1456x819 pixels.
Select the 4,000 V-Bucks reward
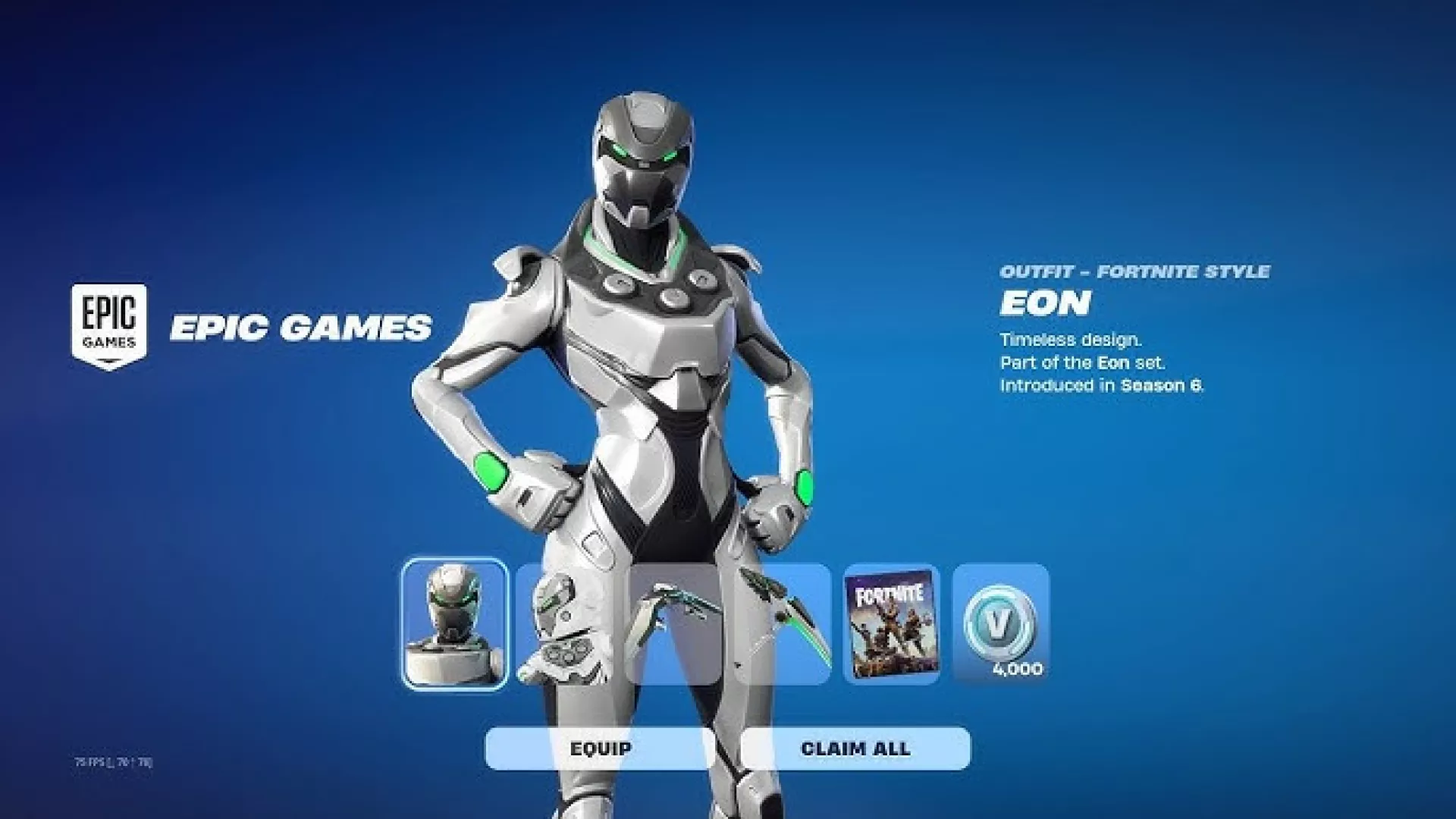pyautogui.click(x=1001, y=624)
